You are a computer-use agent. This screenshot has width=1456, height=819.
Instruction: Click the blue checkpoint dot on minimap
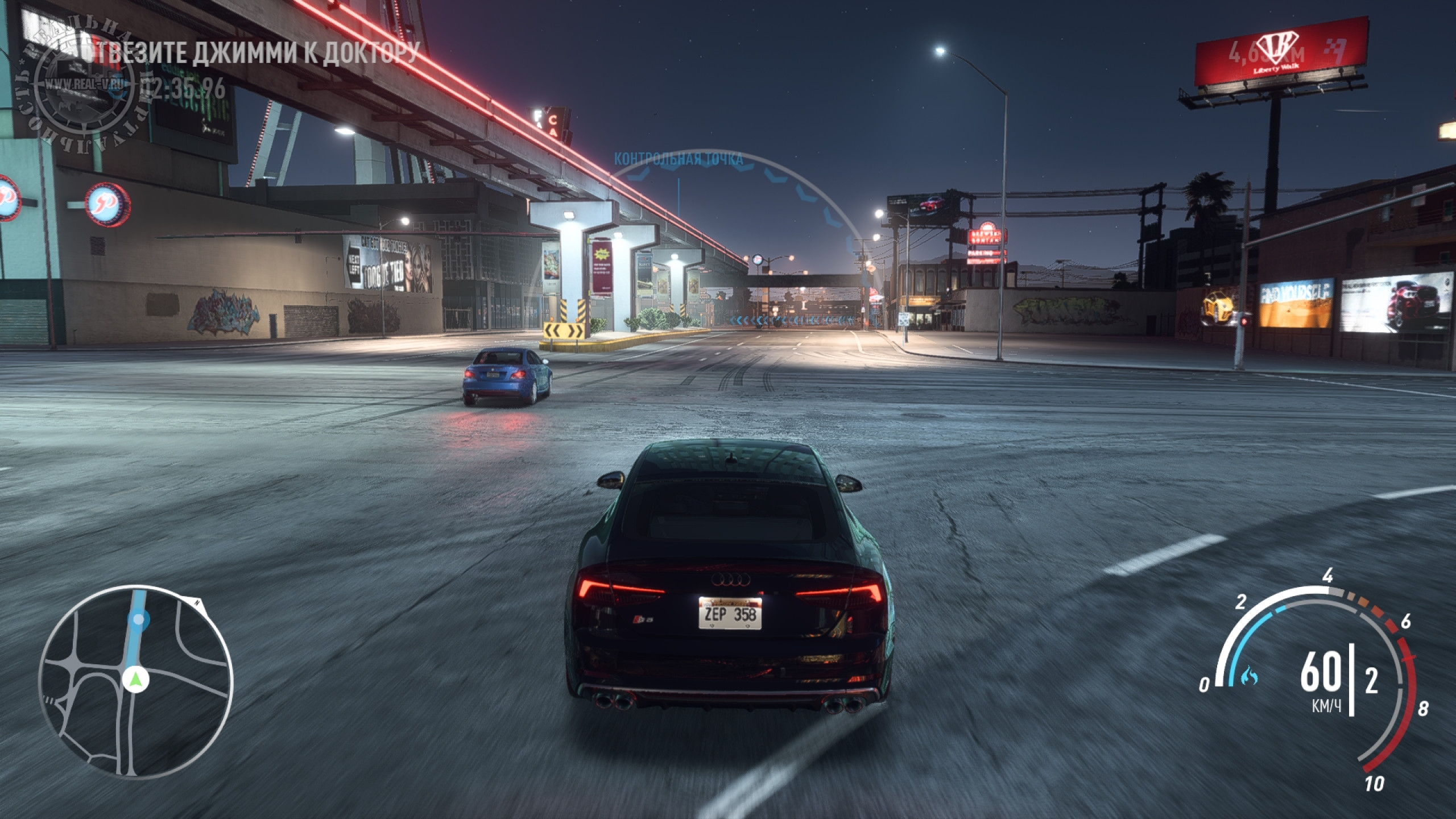(139, 620)
